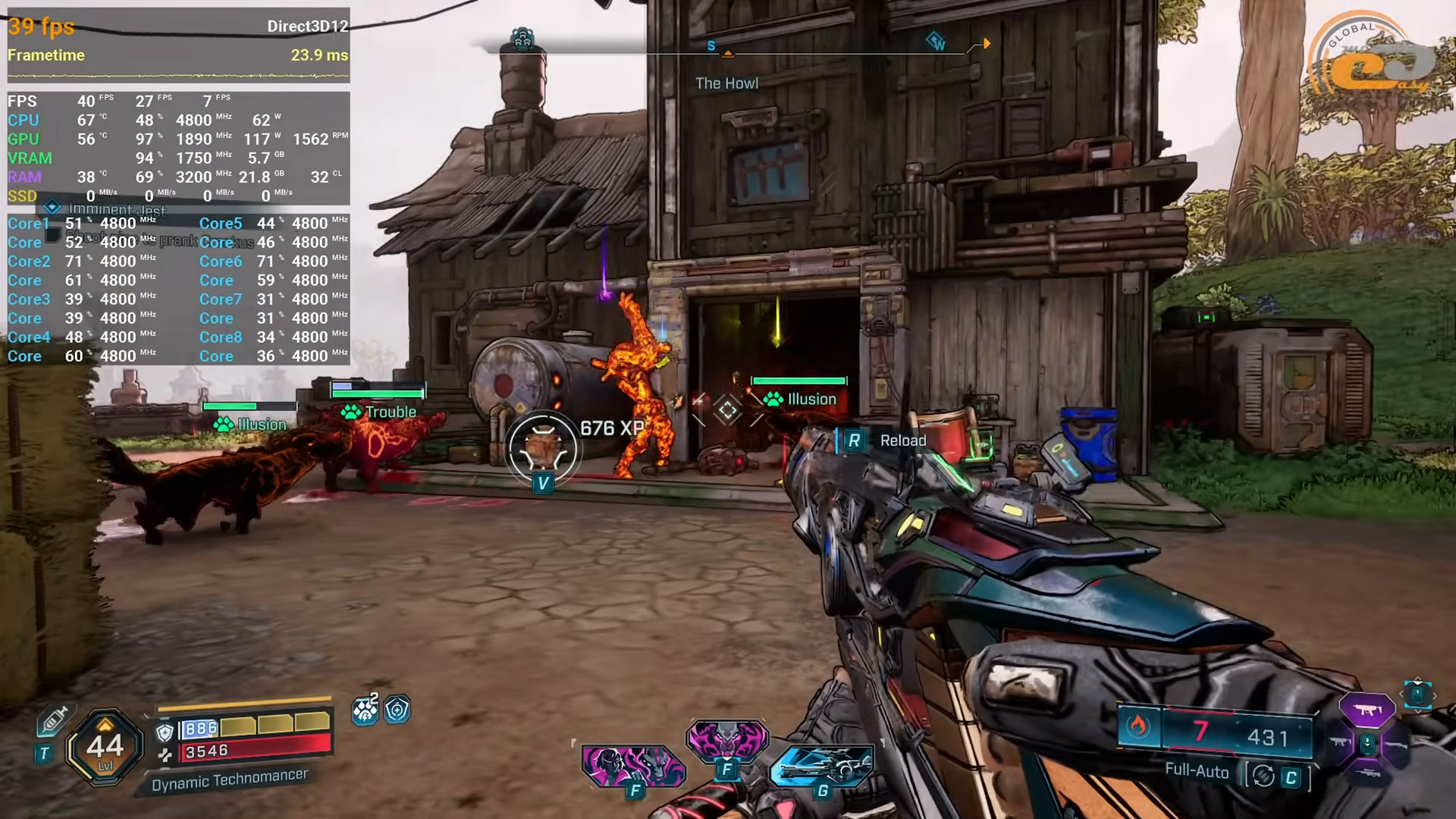Select the highlighted purple SMG weapon slot
The height and width of the screenshot is (819, 1456).
1367,711
